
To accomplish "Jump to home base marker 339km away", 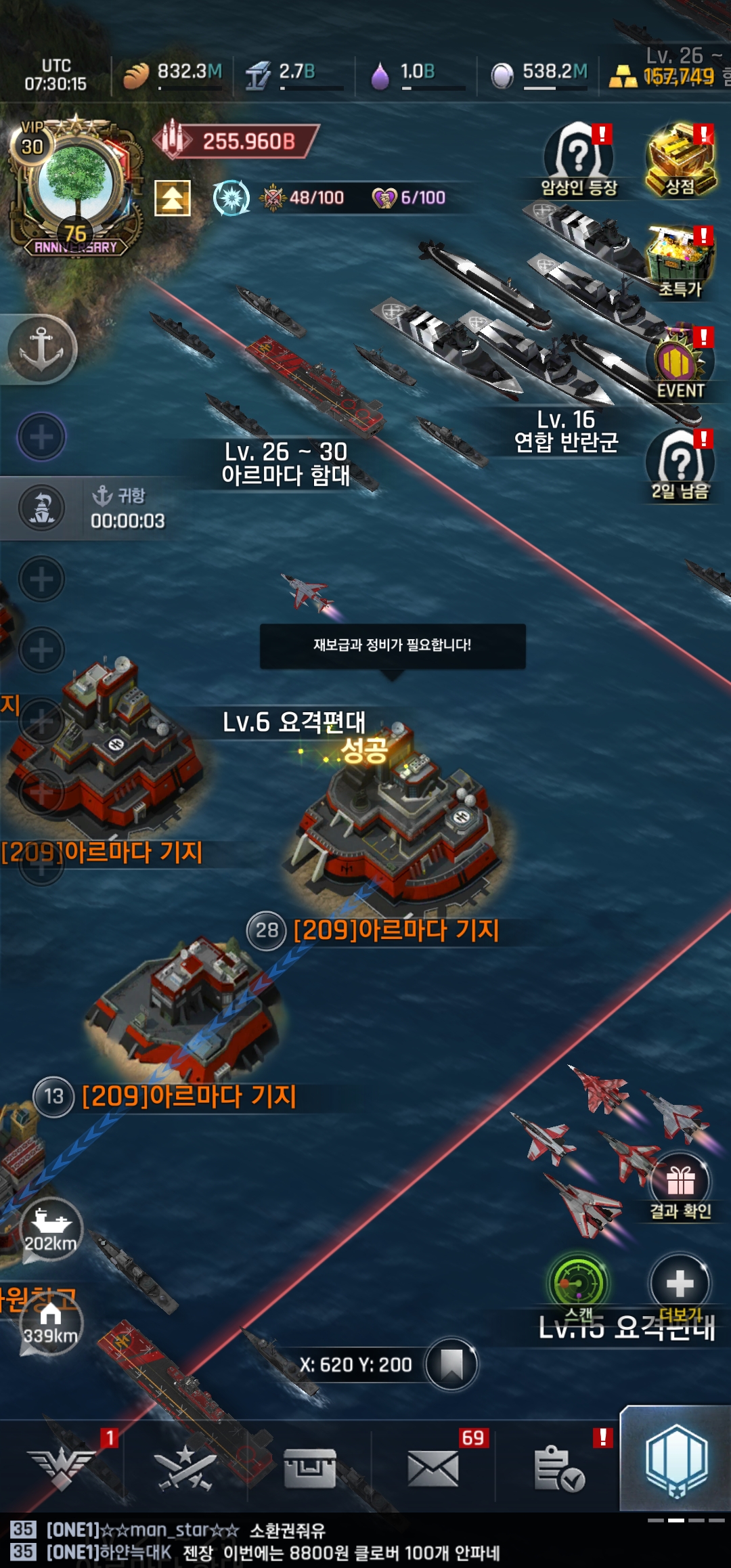I will (x=51, y=1324).
